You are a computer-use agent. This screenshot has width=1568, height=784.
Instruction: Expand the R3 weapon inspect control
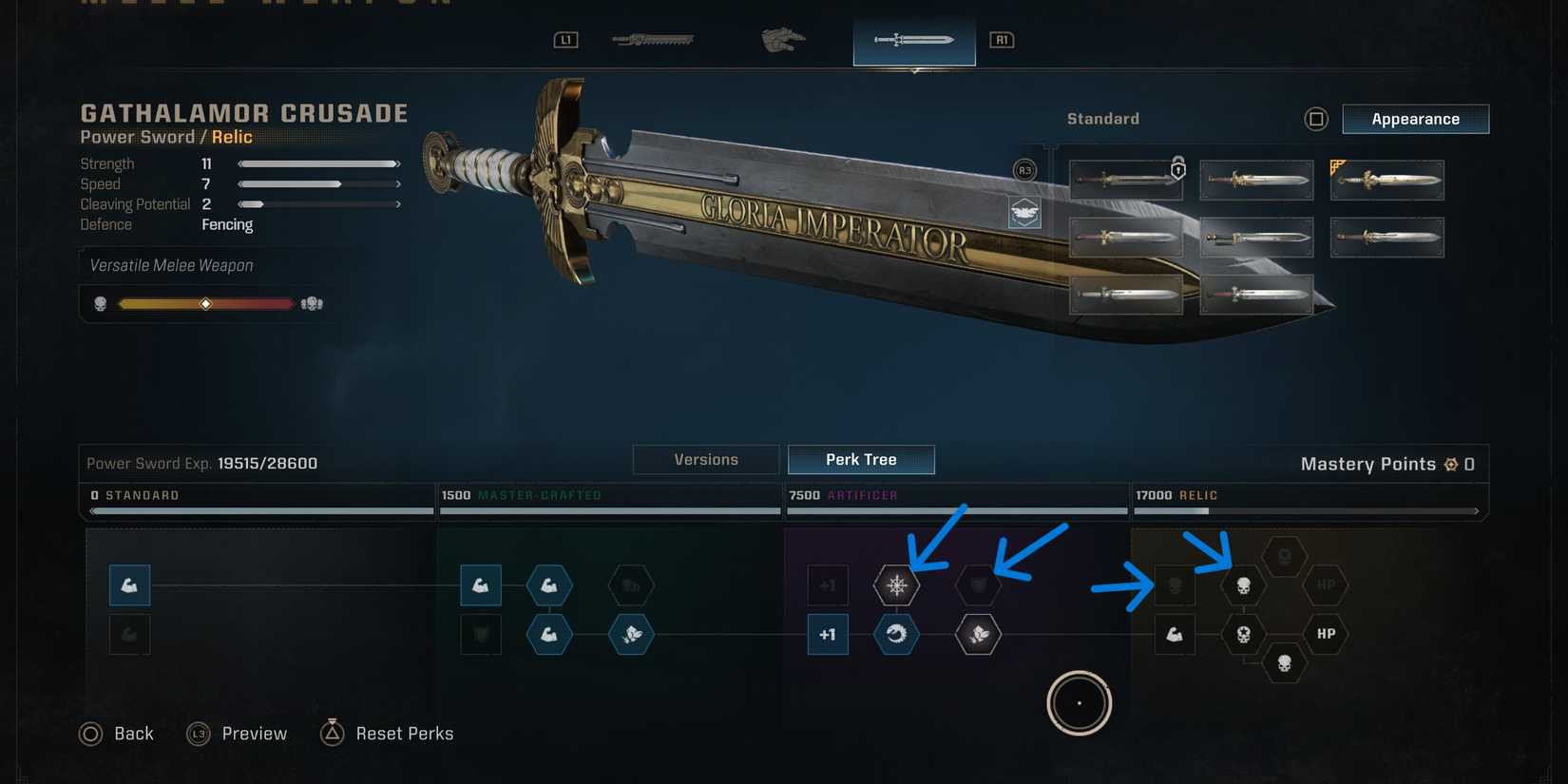[x=1024, y=168]
